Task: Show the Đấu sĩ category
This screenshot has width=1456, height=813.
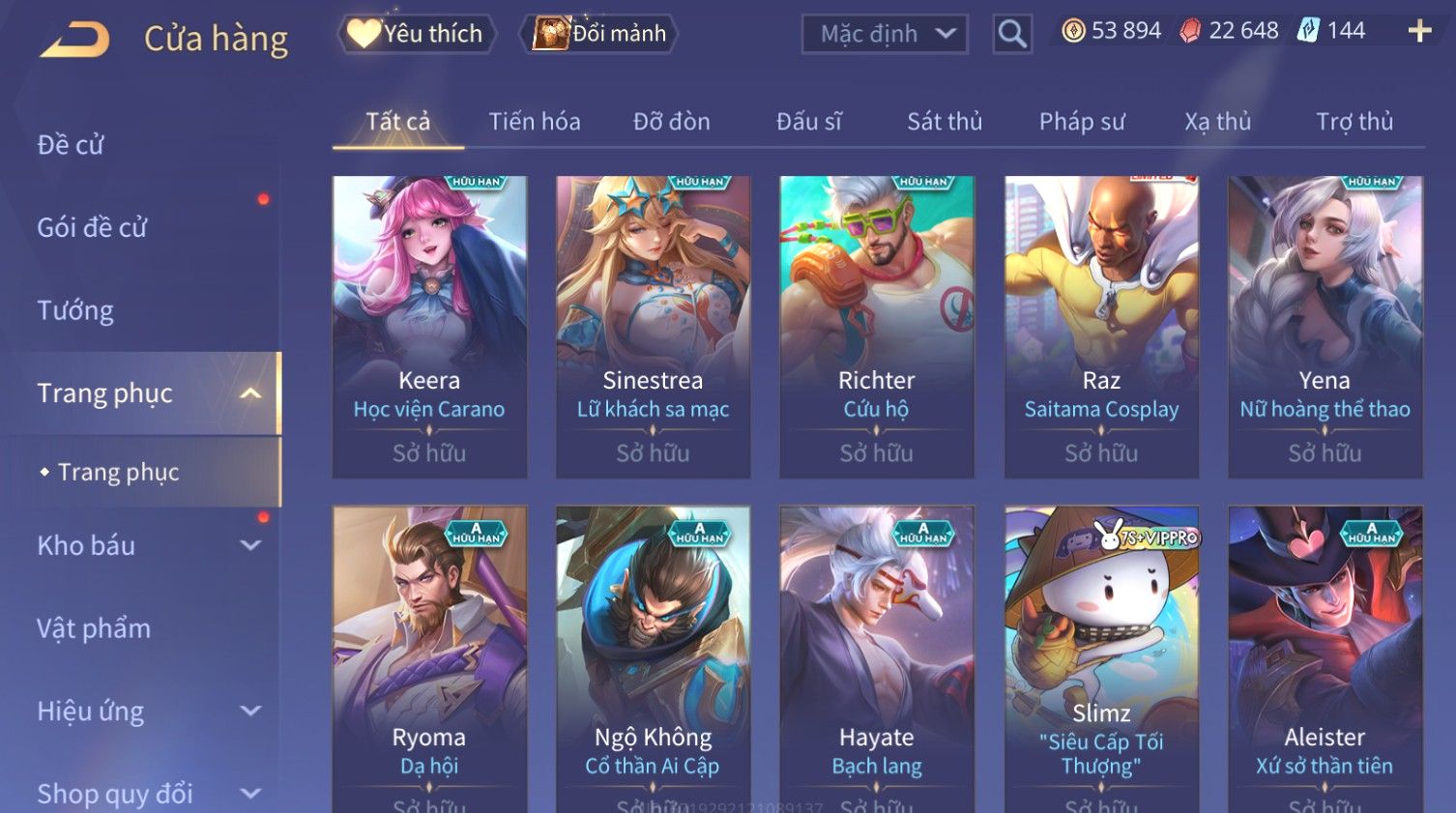Action: click(808, 122)
